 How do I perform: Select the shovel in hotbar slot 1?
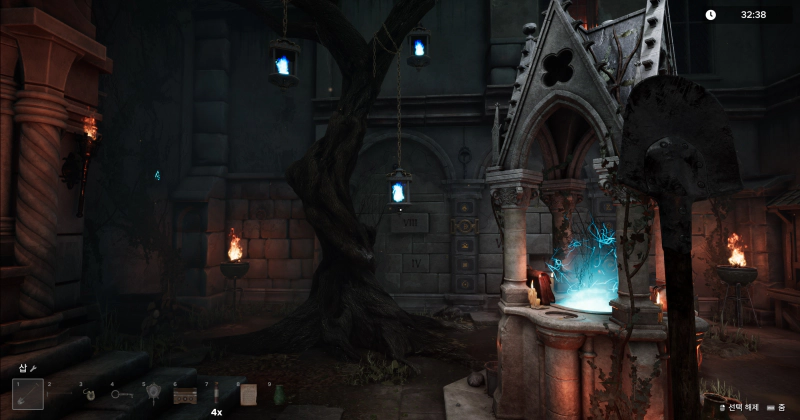(x=28, y=394)
